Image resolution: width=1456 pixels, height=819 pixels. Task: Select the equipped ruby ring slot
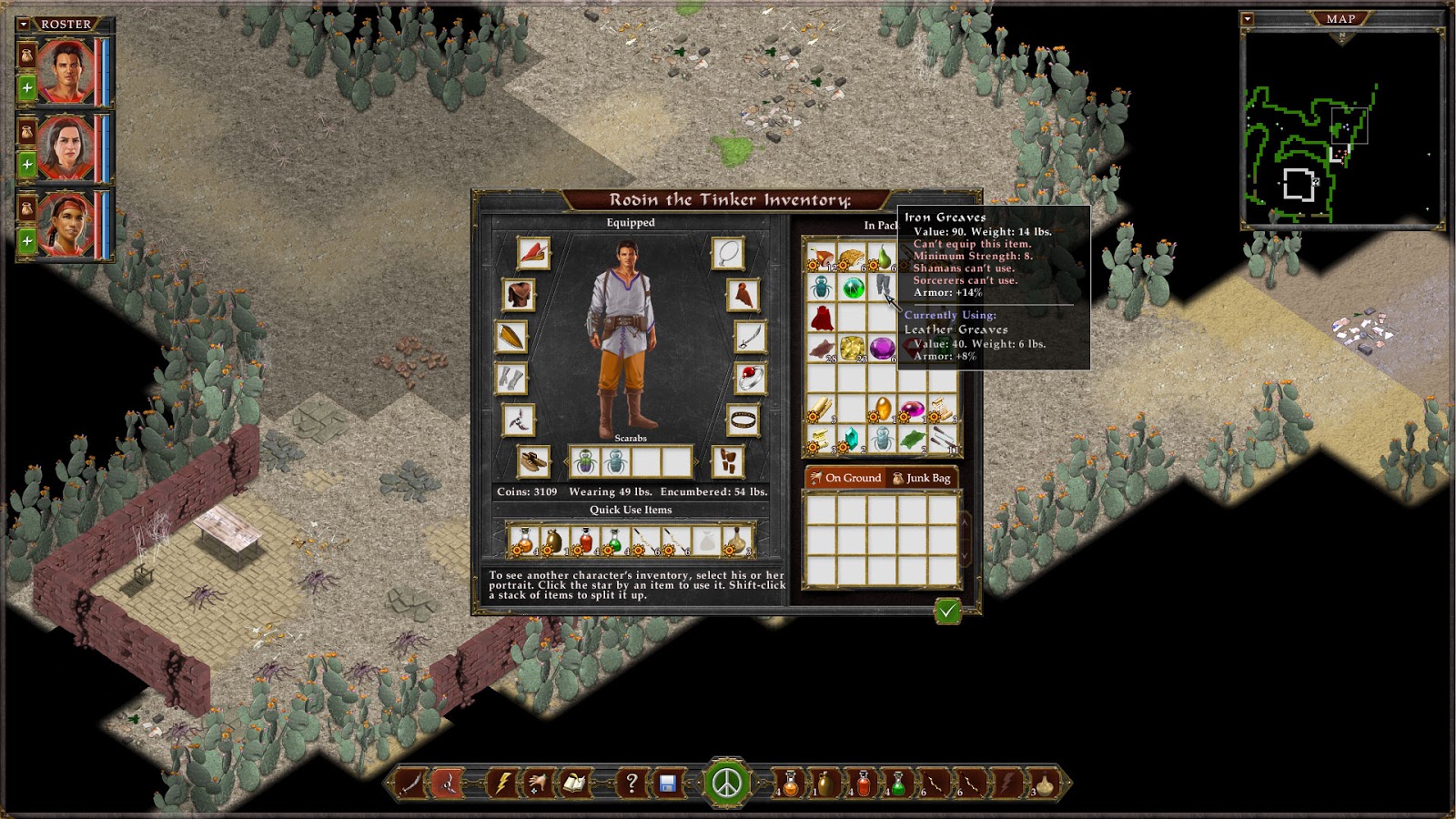tap(749, 378)
